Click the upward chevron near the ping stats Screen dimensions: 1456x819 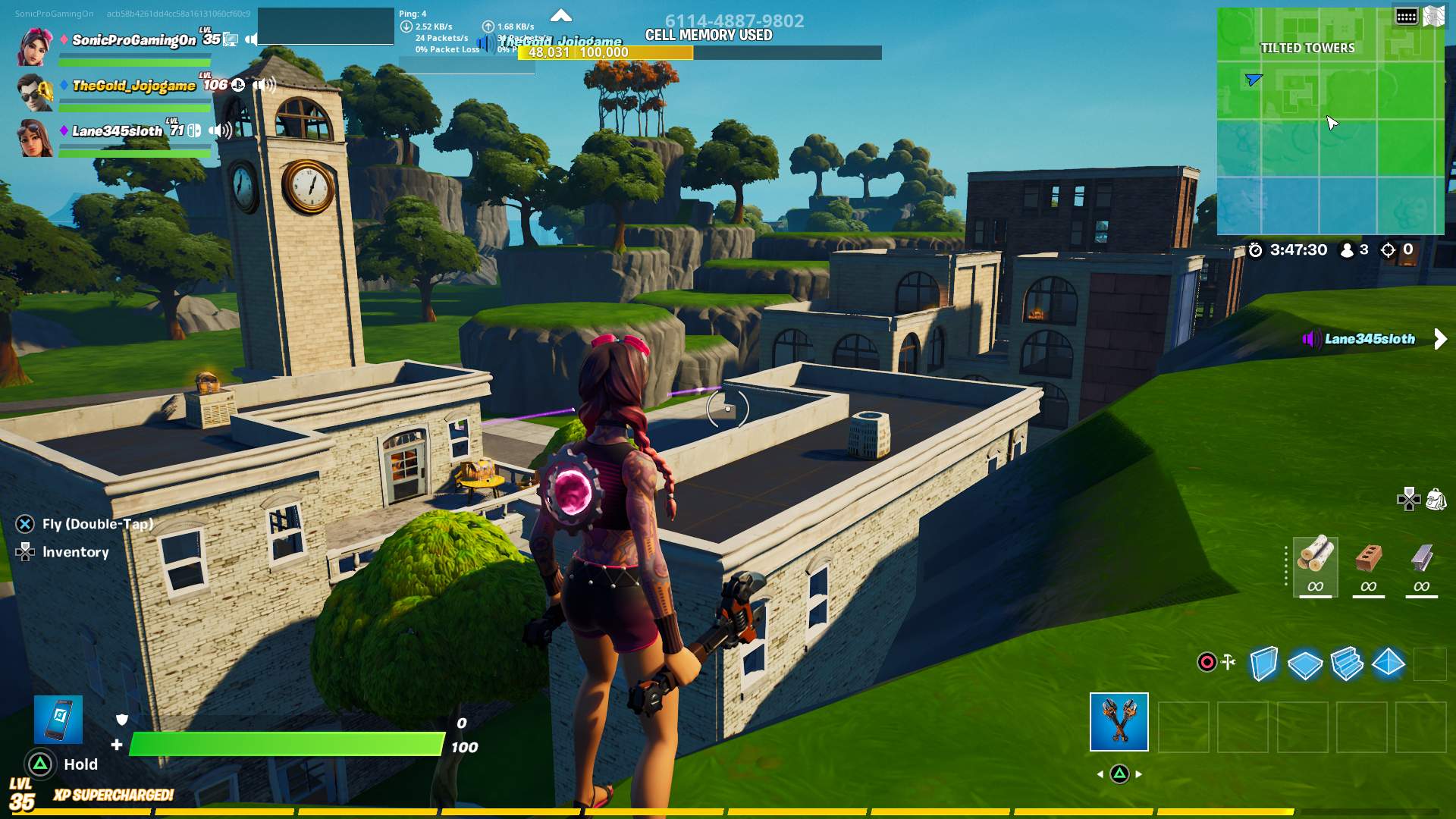562,15
